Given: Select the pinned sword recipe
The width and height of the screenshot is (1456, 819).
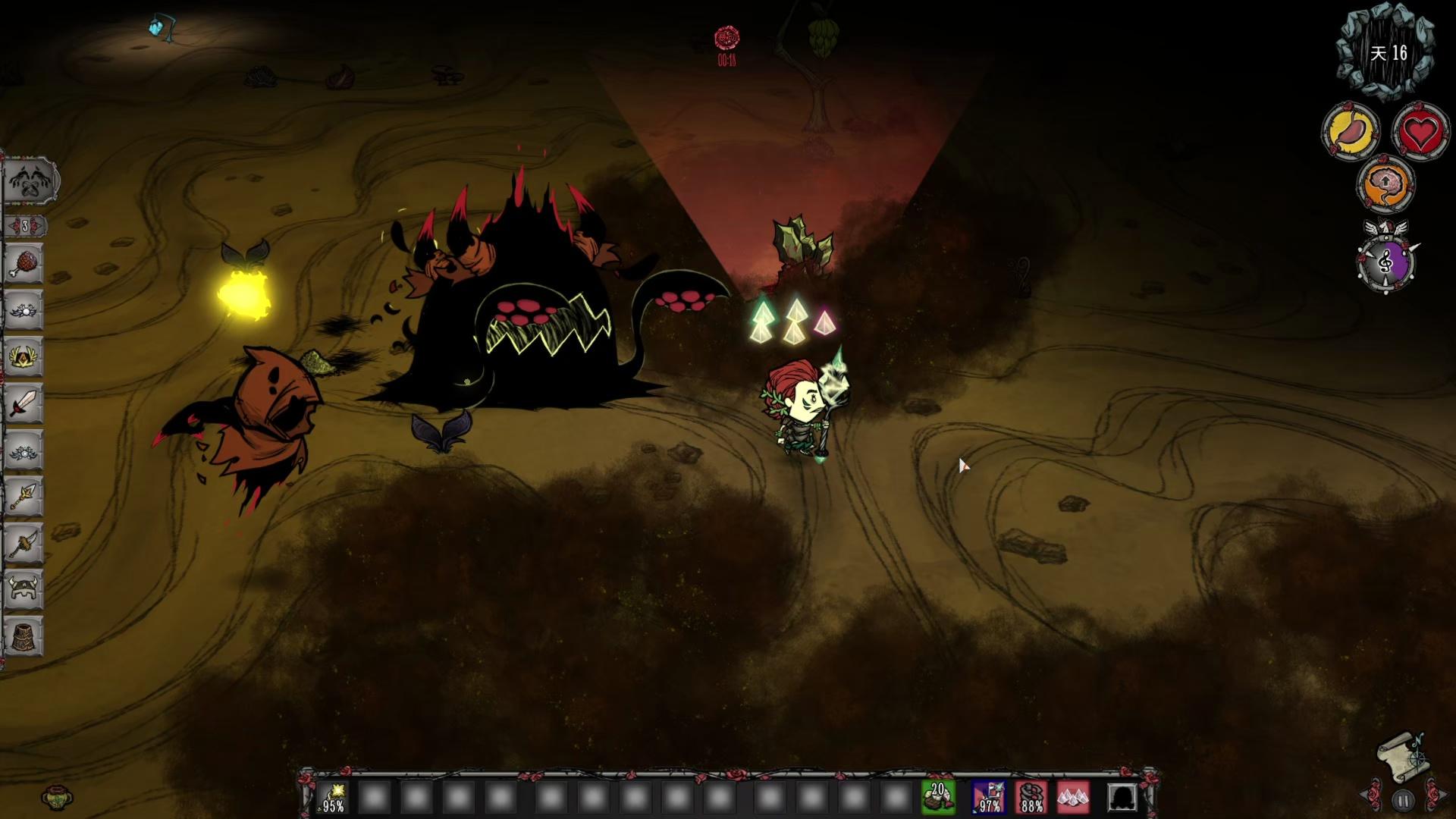Looking at the screenshot, I should pyautogui.click(x=24, y=403).
